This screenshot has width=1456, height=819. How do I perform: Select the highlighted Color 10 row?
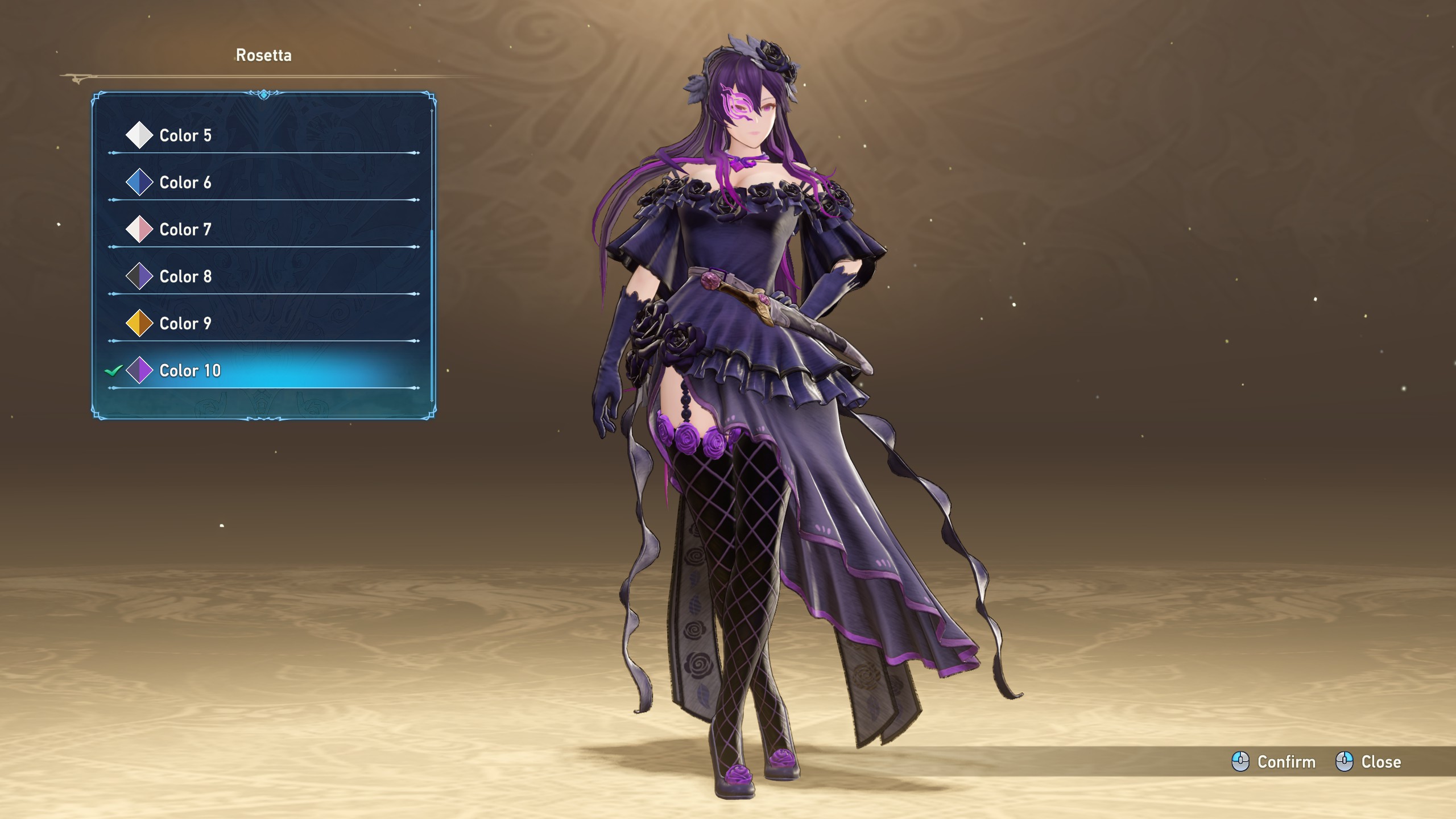(190, 371)
